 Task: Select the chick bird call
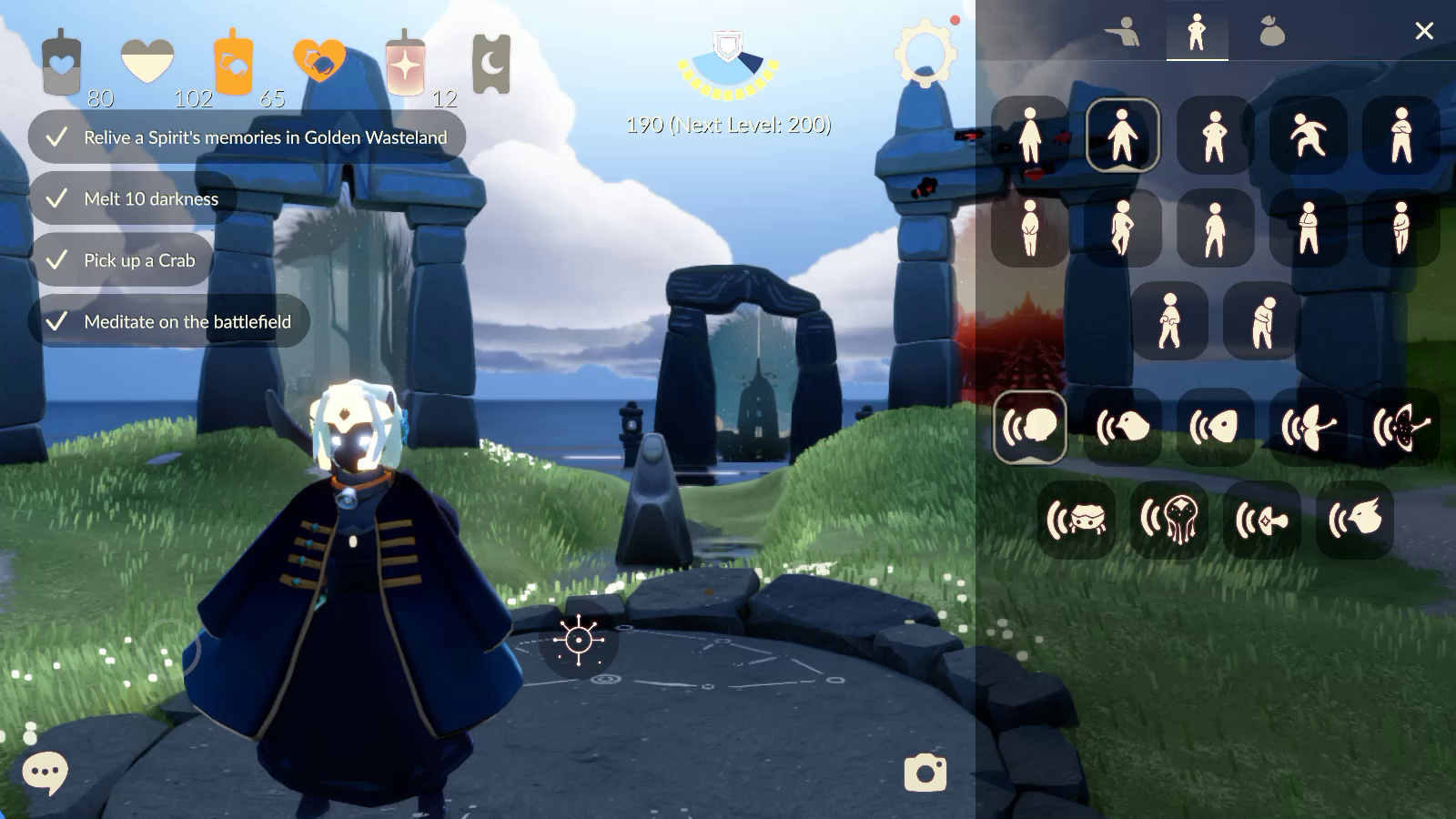click(x=1123, y=427)
